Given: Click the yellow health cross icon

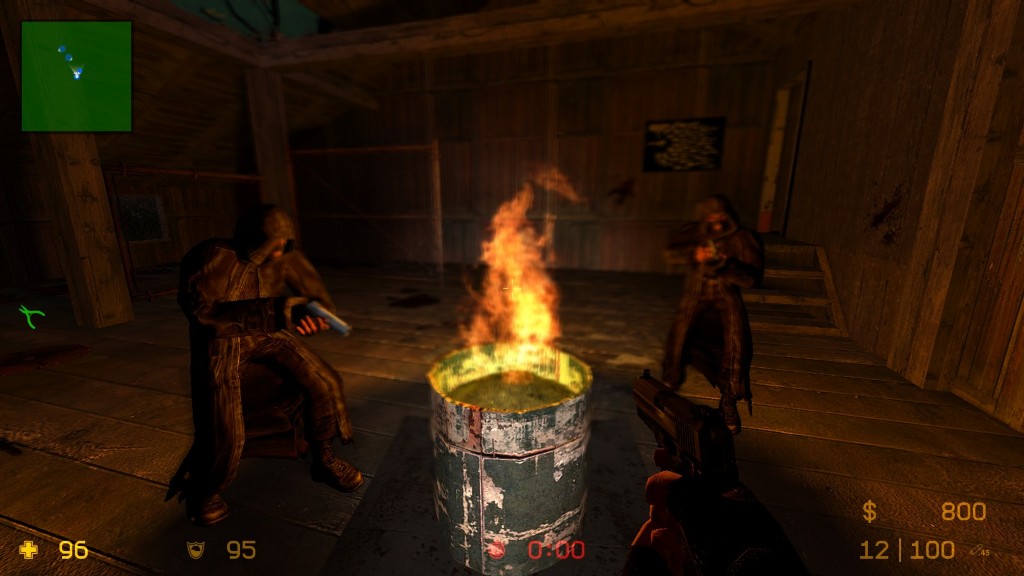Looking at the screenshot, I should click(x=28, y=549).
